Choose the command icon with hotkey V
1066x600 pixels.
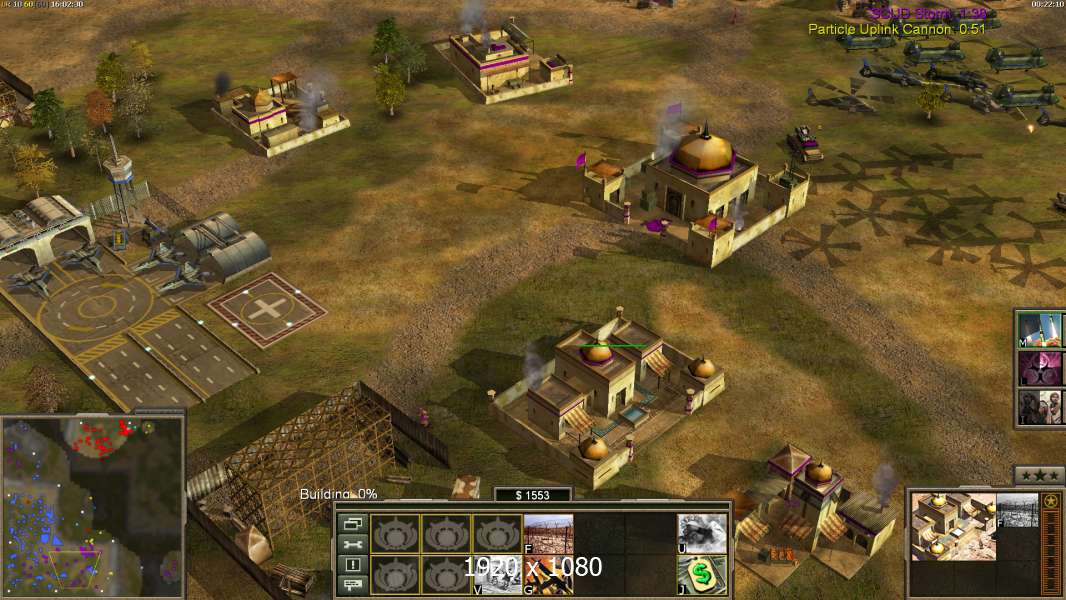497,574
